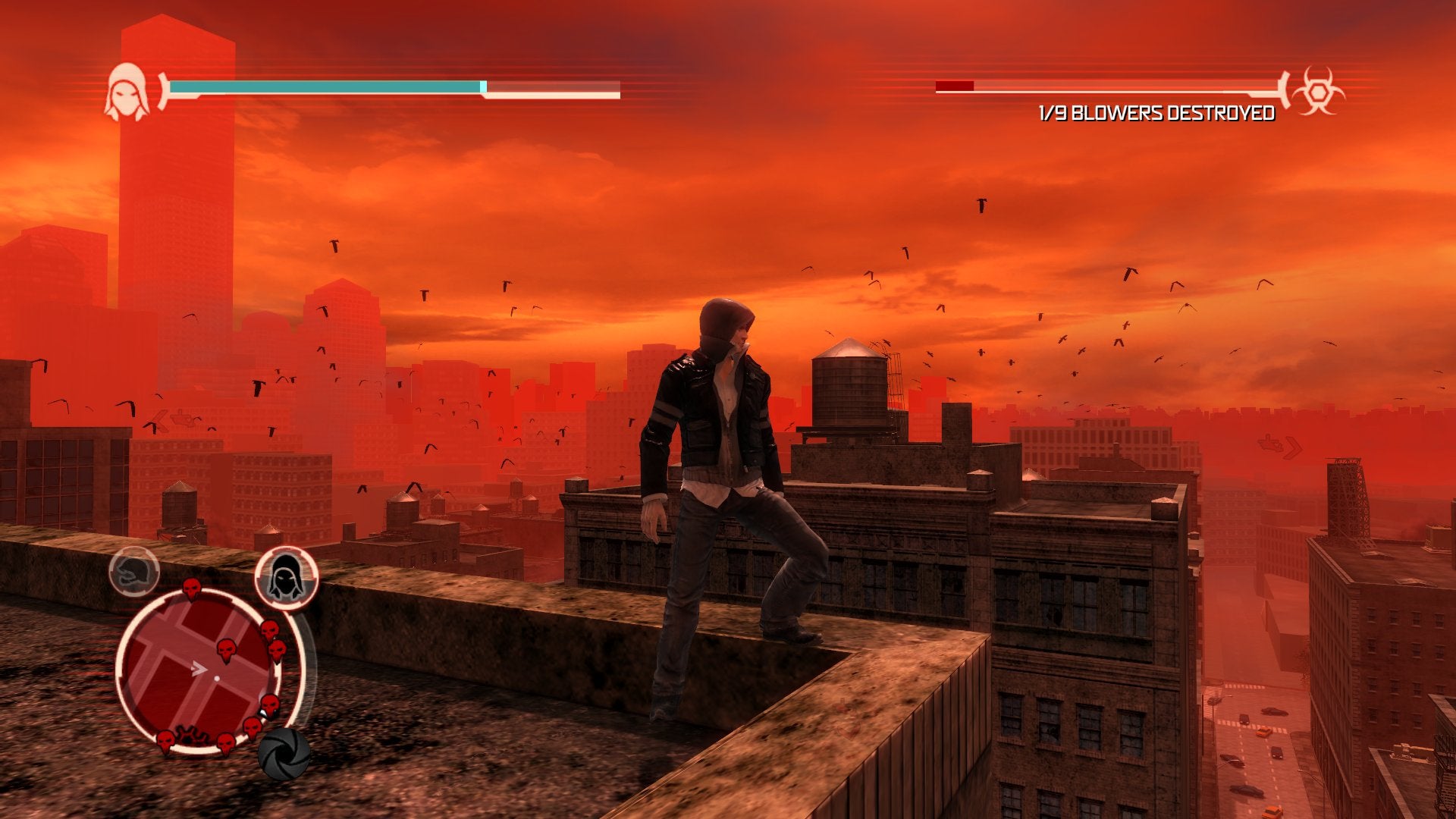Click the biohazard emblem beside the red bar

point(1318,91)
